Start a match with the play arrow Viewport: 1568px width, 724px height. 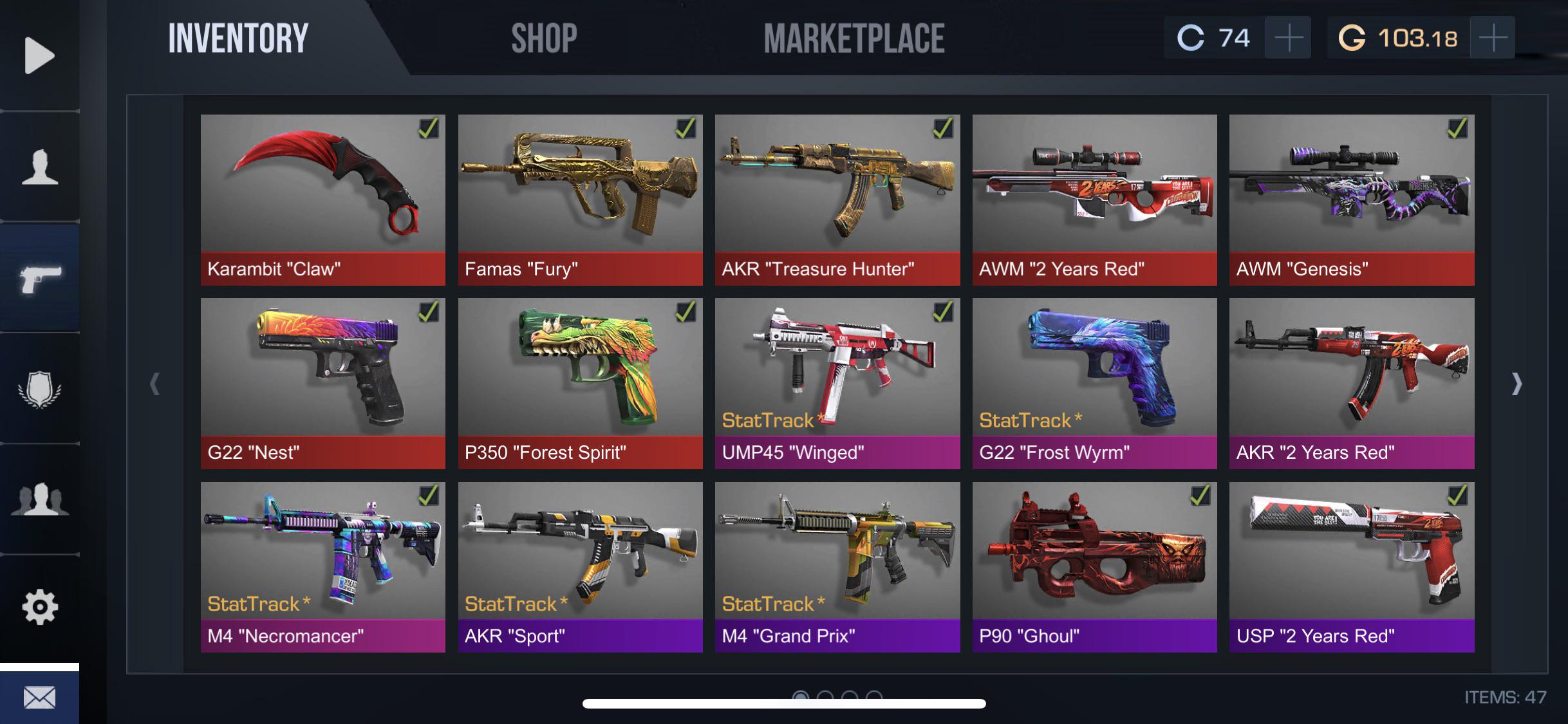[39, 56]
